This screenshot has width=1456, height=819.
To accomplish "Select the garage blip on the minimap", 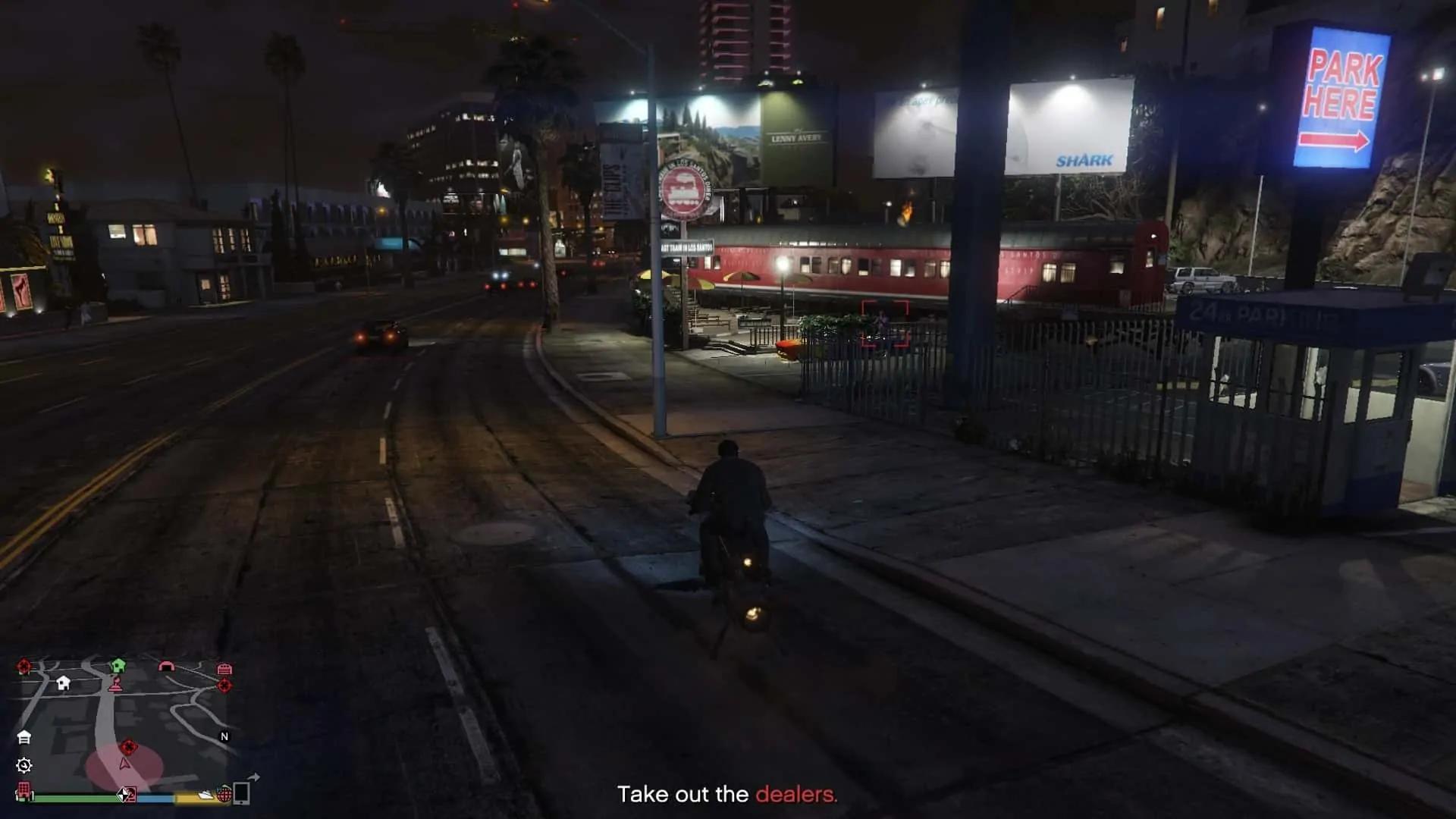I will pyautogui.click(x=224, y=670).
